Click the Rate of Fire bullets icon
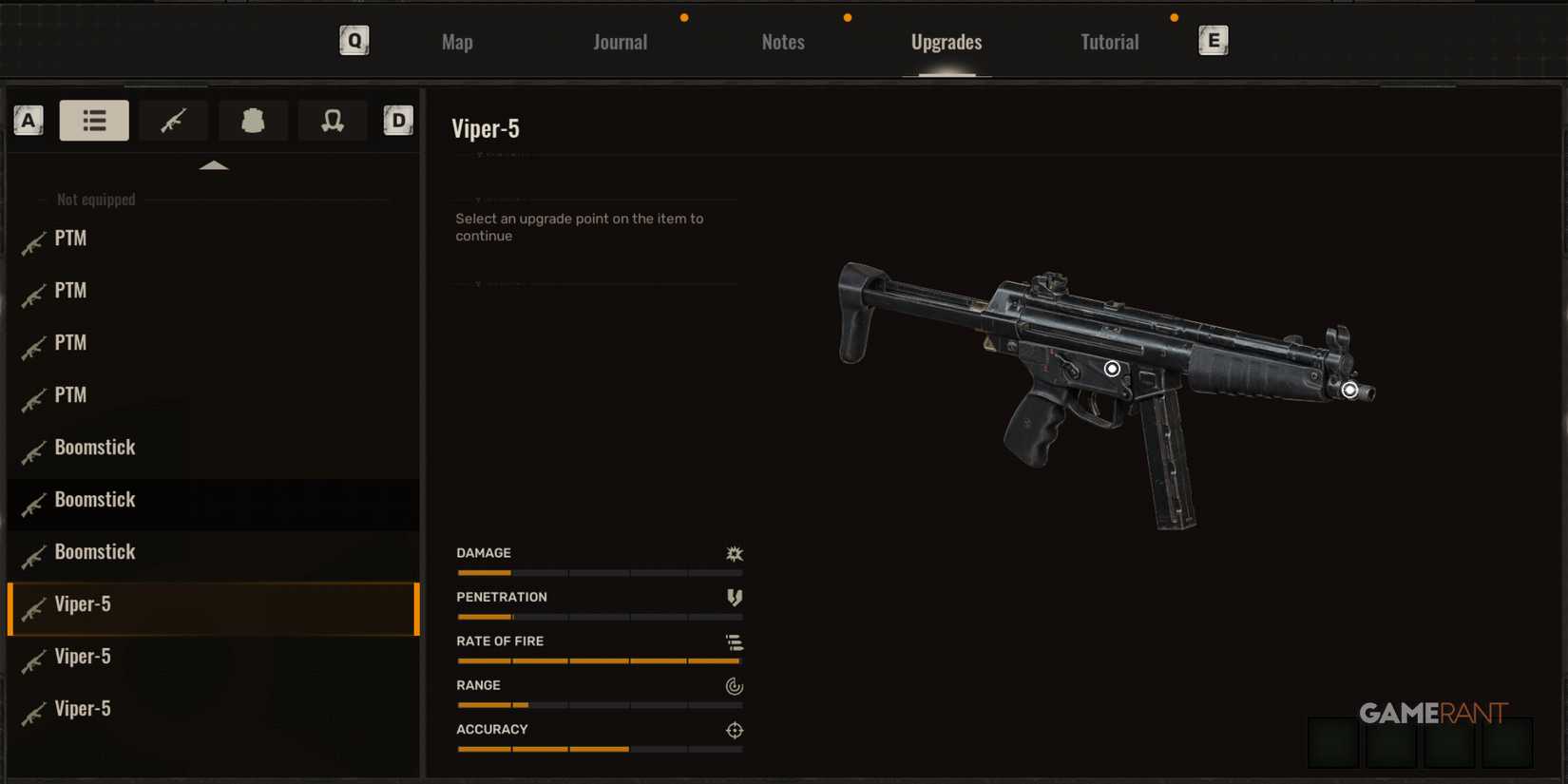The width and height of the screenshot is (1568, 784). click(734, 641)
